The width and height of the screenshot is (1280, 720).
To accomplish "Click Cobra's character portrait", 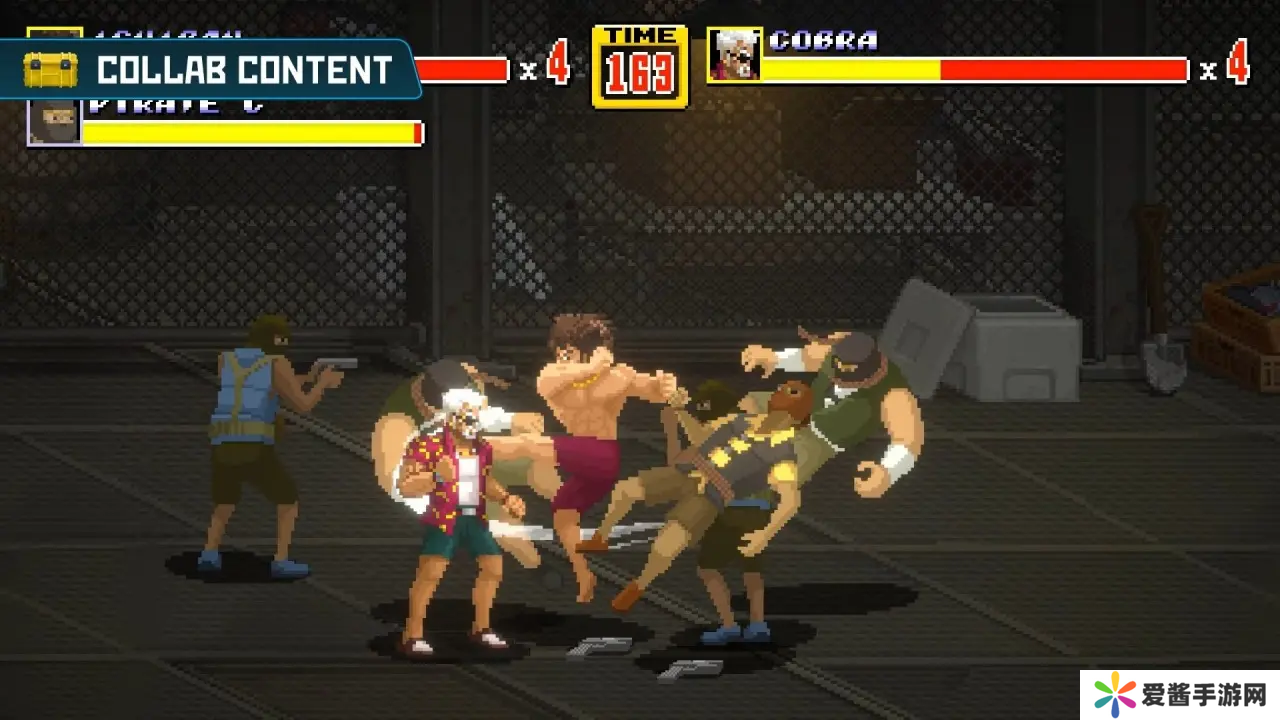I will click(734, 55).
